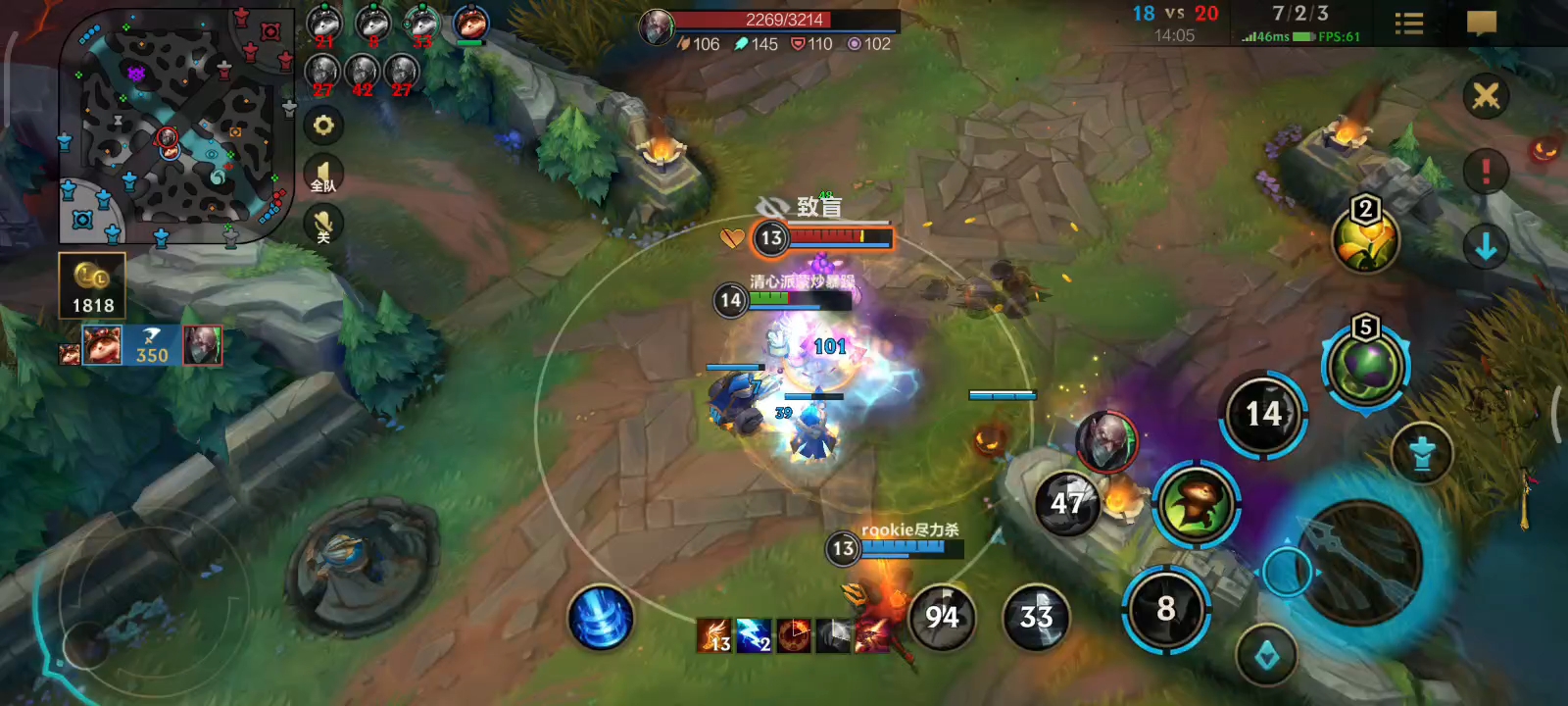The height and width of the screenshot is (706, 1568).
Task: Activate the blue swirl recall button
Action: click(601, 618)
